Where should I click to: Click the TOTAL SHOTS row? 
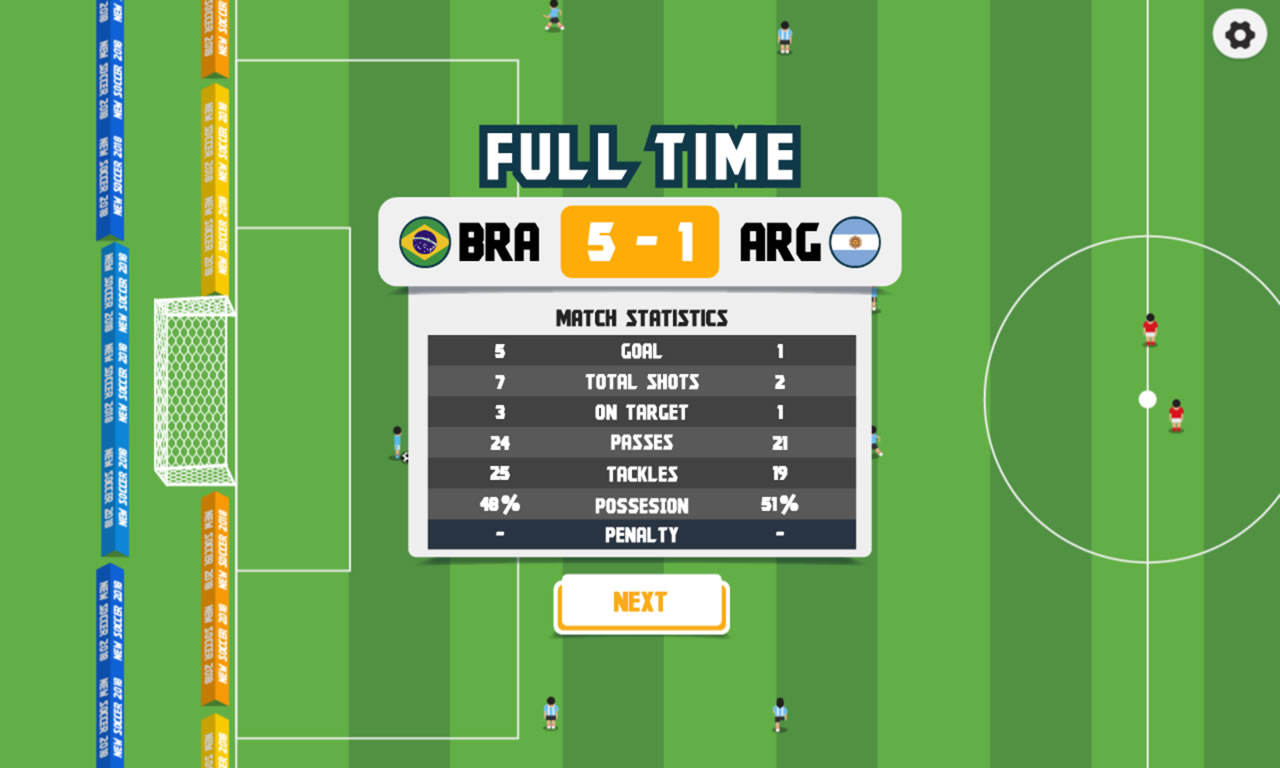[x=641, y=381]
